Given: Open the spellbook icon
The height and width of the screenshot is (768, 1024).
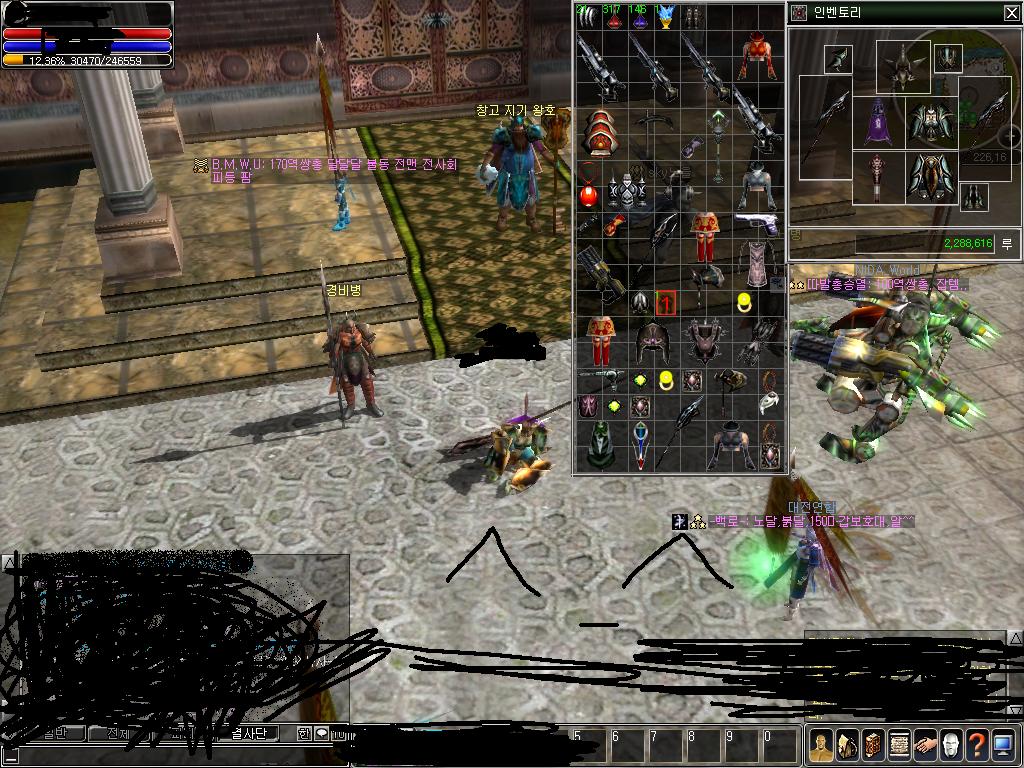Looking at the screenshot, I should 872,745.
